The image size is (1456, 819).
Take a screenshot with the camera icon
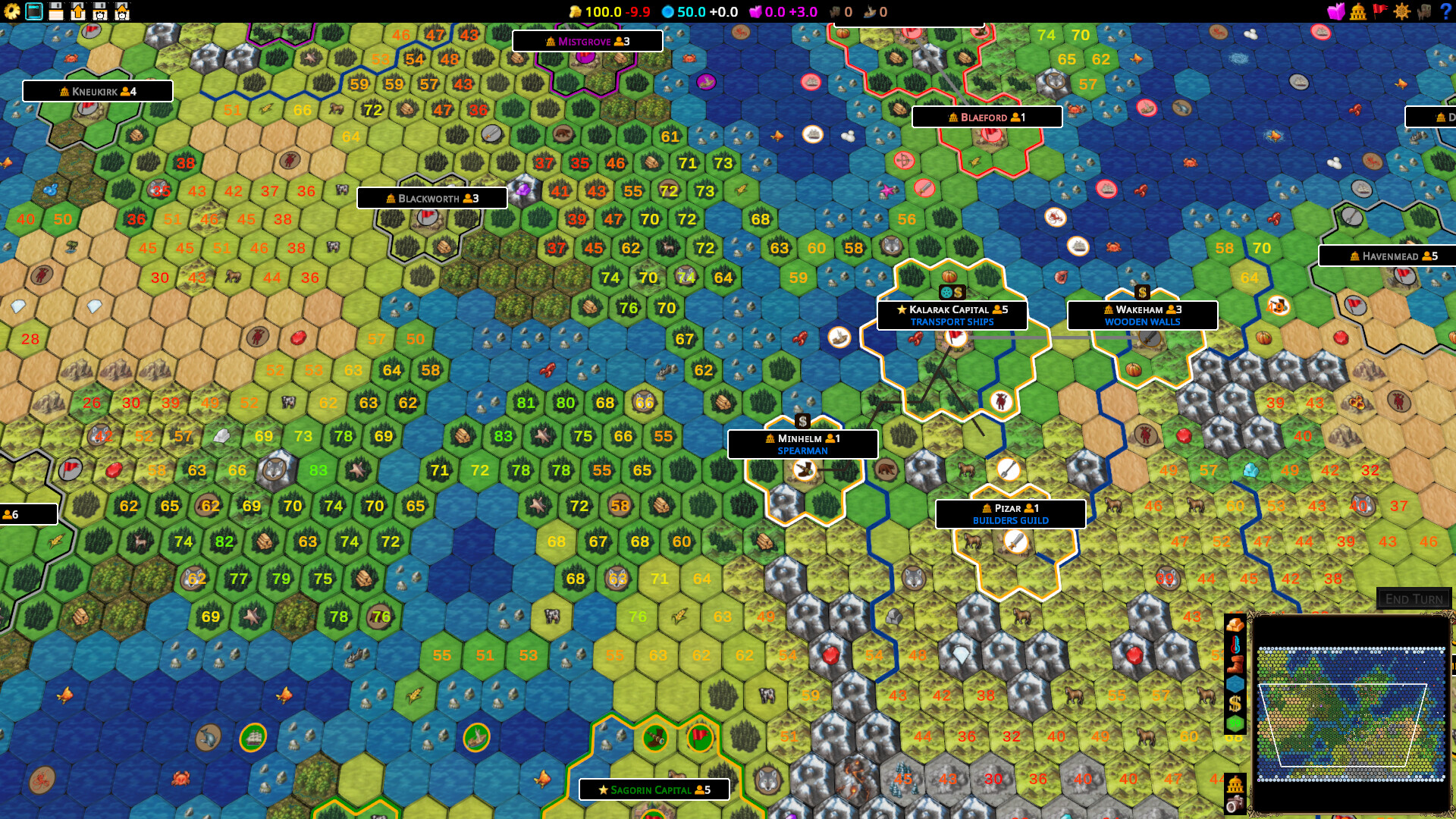click(x=1234, y=805)
